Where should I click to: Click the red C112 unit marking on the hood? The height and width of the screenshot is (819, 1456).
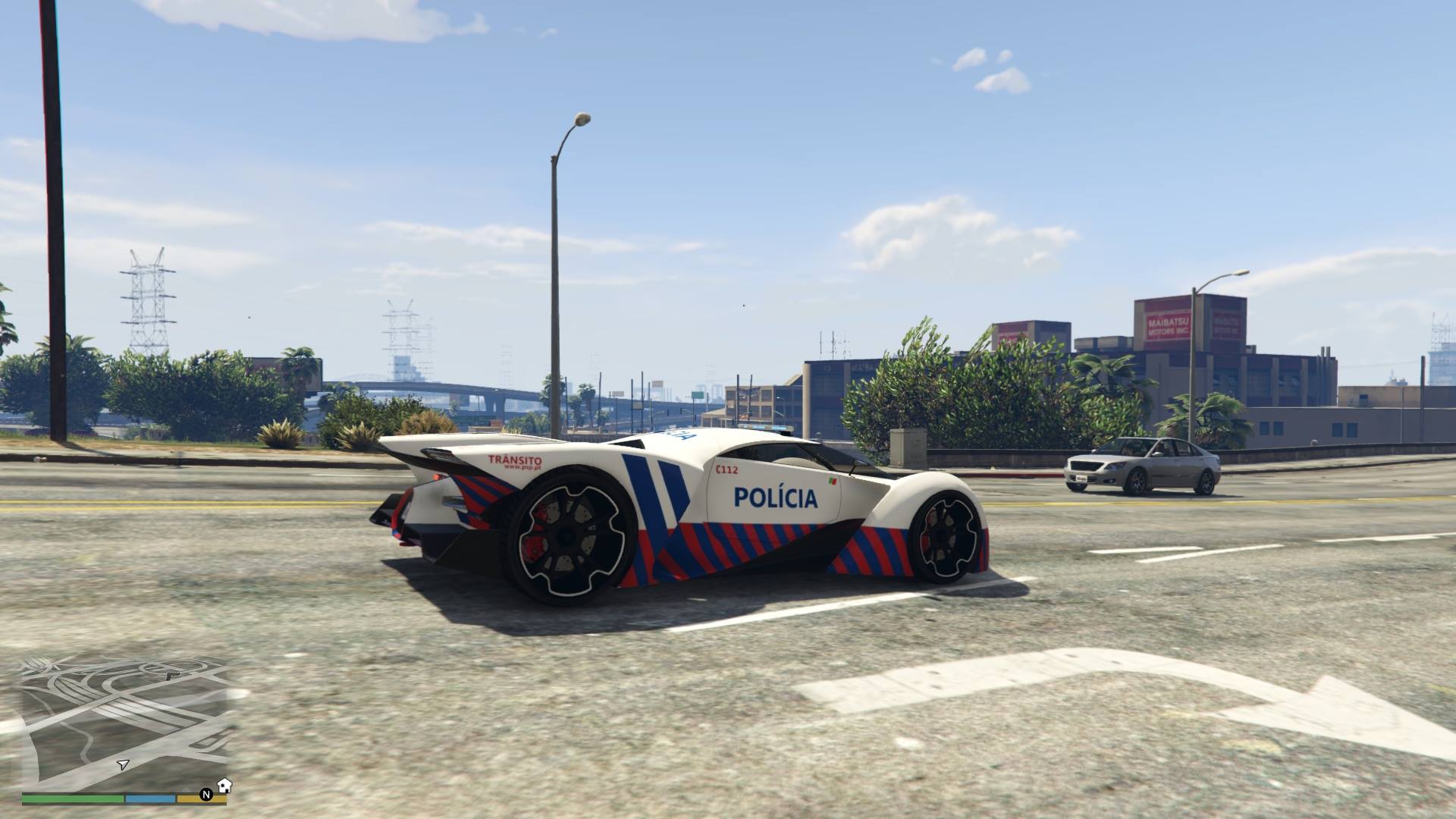coord(726,469)
